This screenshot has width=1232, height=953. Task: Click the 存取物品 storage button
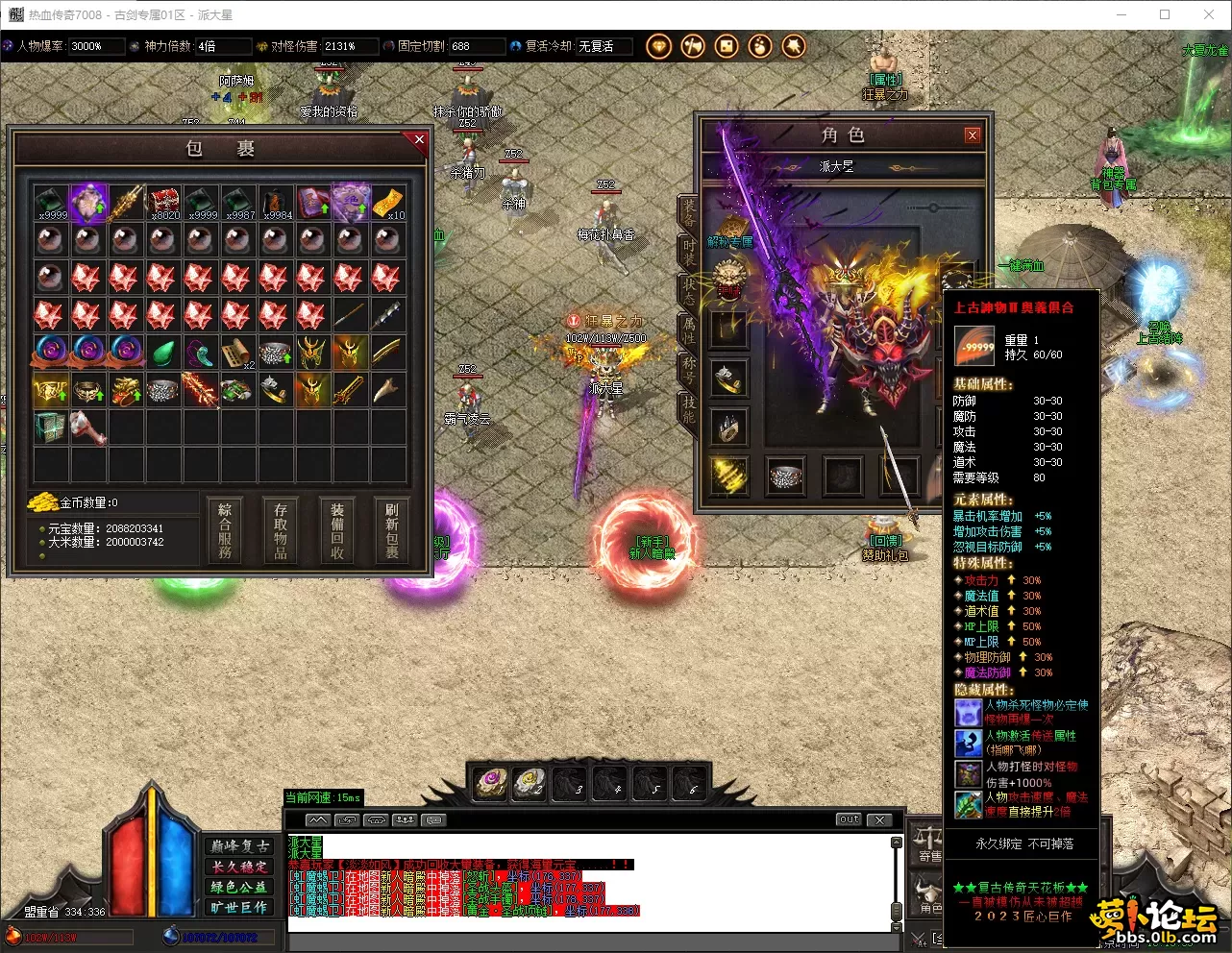281,529
